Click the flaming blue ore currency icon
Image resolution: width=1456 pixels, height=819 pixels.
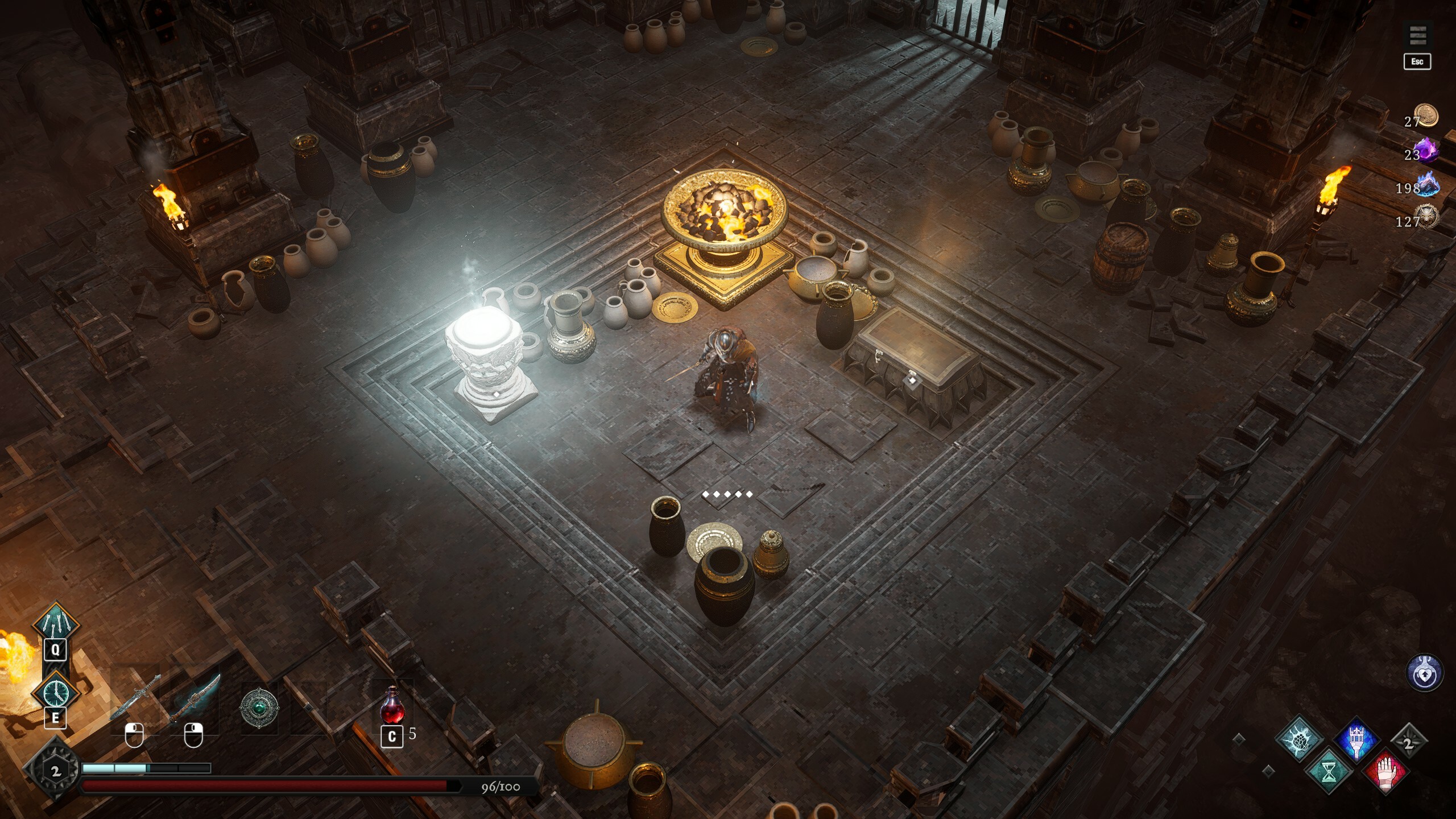(x=1428, y=184)
